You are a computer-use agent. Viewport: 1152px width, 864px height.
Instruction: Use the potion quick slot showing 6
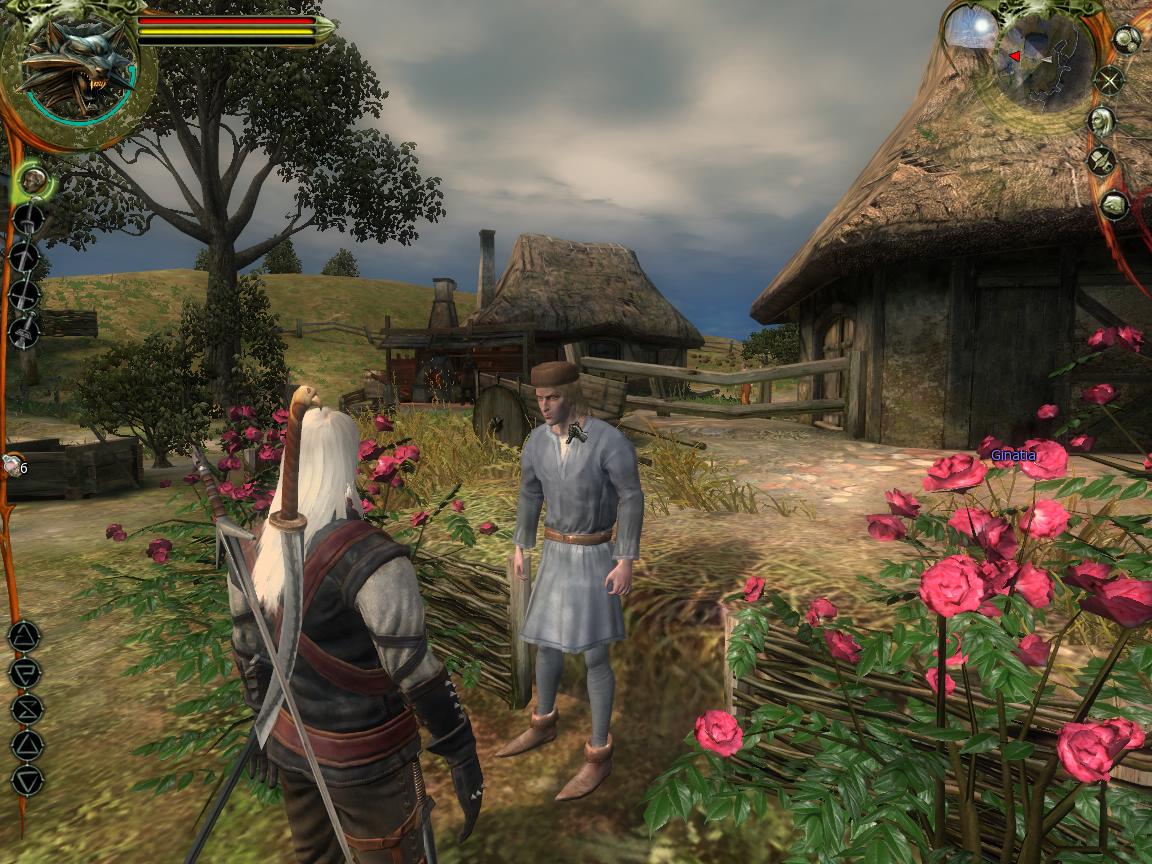point(13,465)
